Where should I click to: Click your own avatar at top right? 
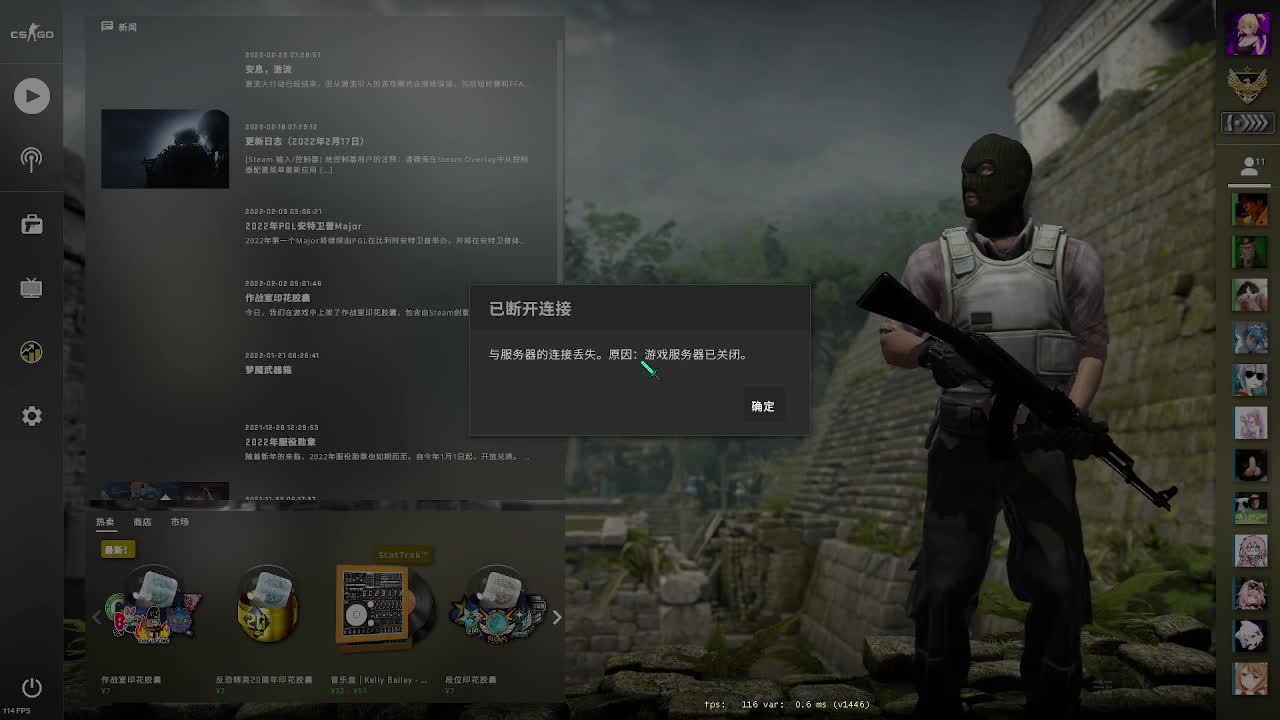point(1249,32)
